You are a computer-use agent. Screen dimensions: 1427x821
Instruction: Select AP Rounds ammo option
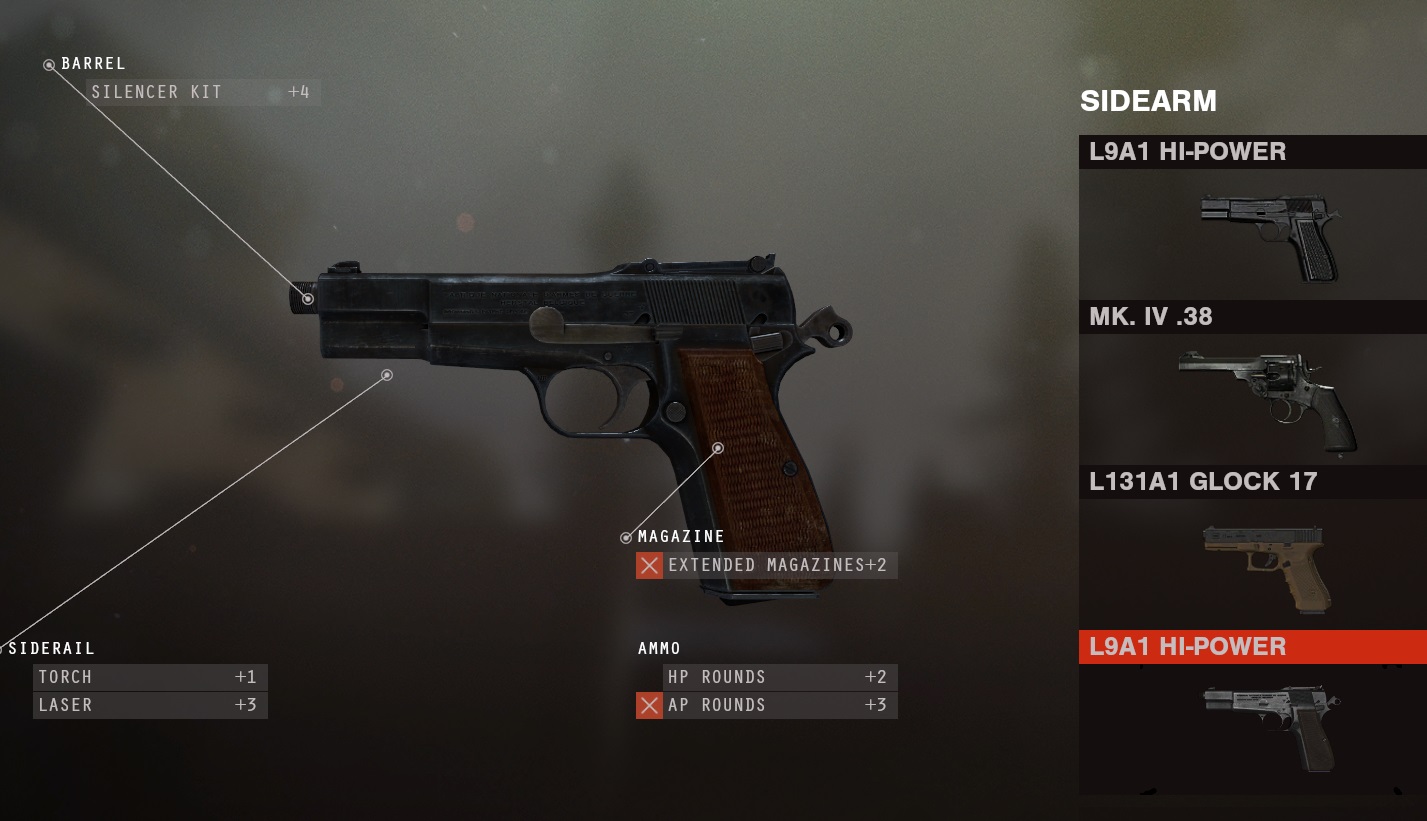point(778,705)
